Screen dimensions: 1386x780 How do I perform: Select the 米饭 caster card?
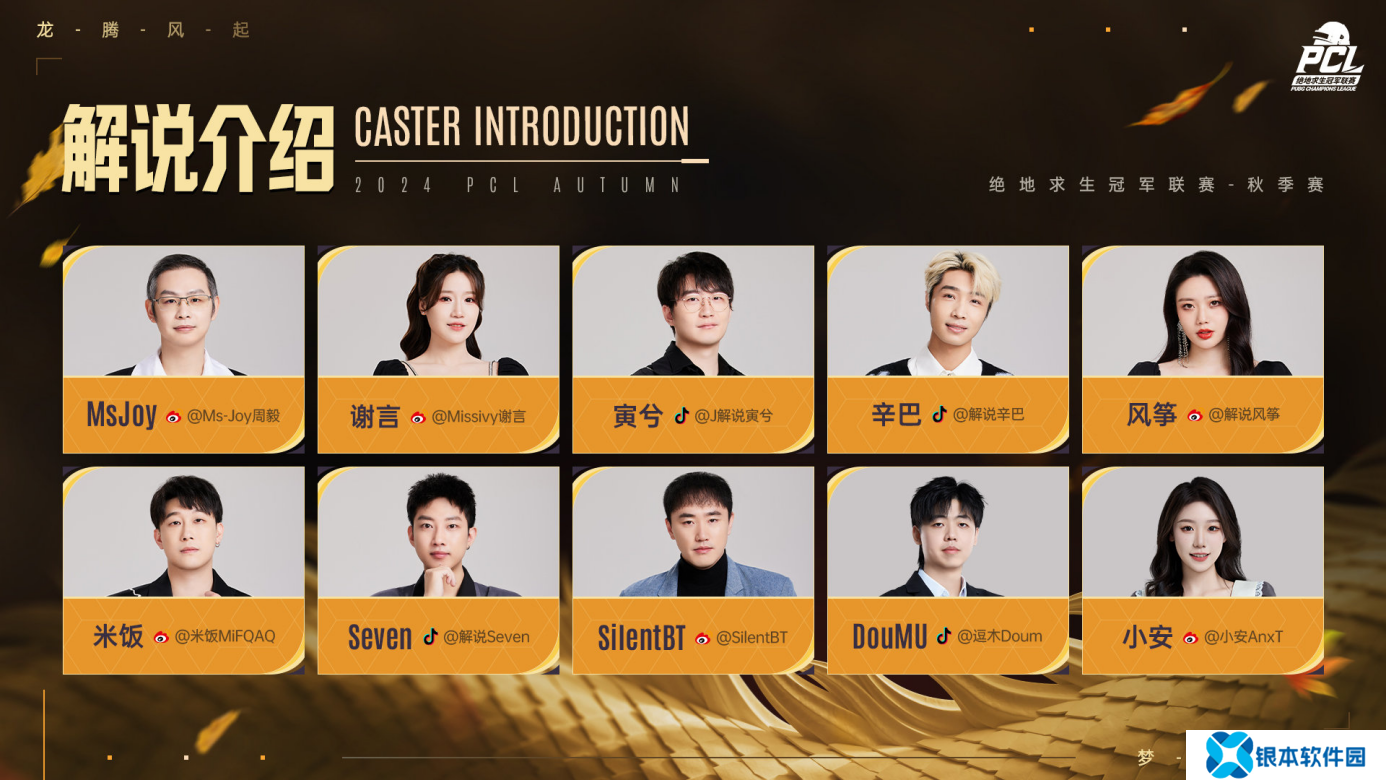pyautogui.click(x=184, y=570)
